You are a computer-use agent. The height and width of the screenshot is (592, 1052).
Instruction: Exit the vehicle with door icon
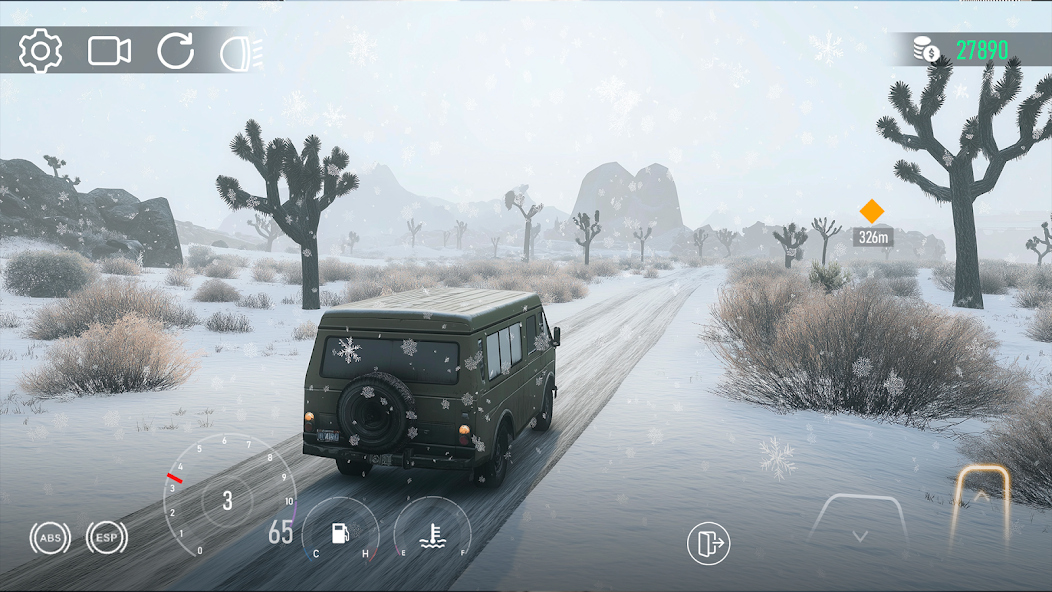coord(708,544)
